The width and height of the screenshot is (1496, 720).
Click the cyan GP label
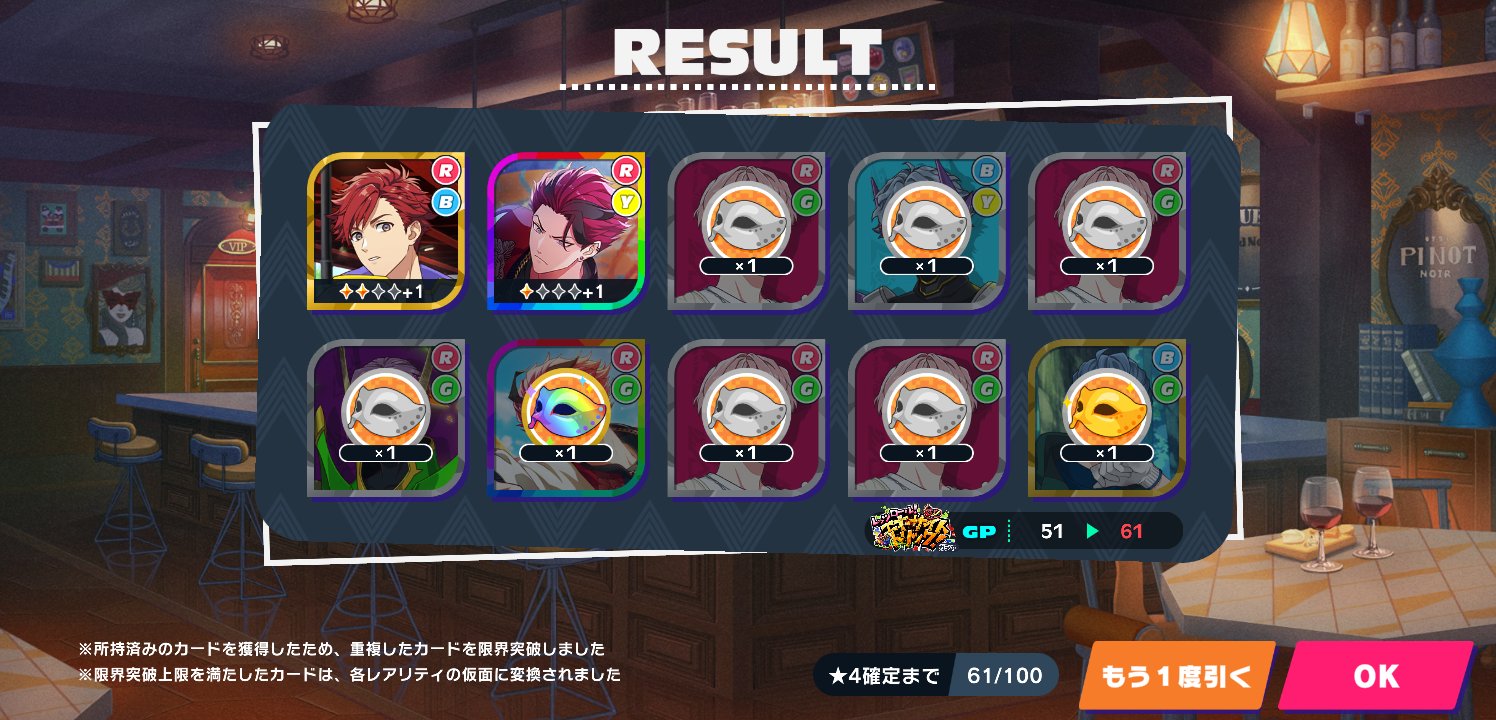(x=981, y=530)
